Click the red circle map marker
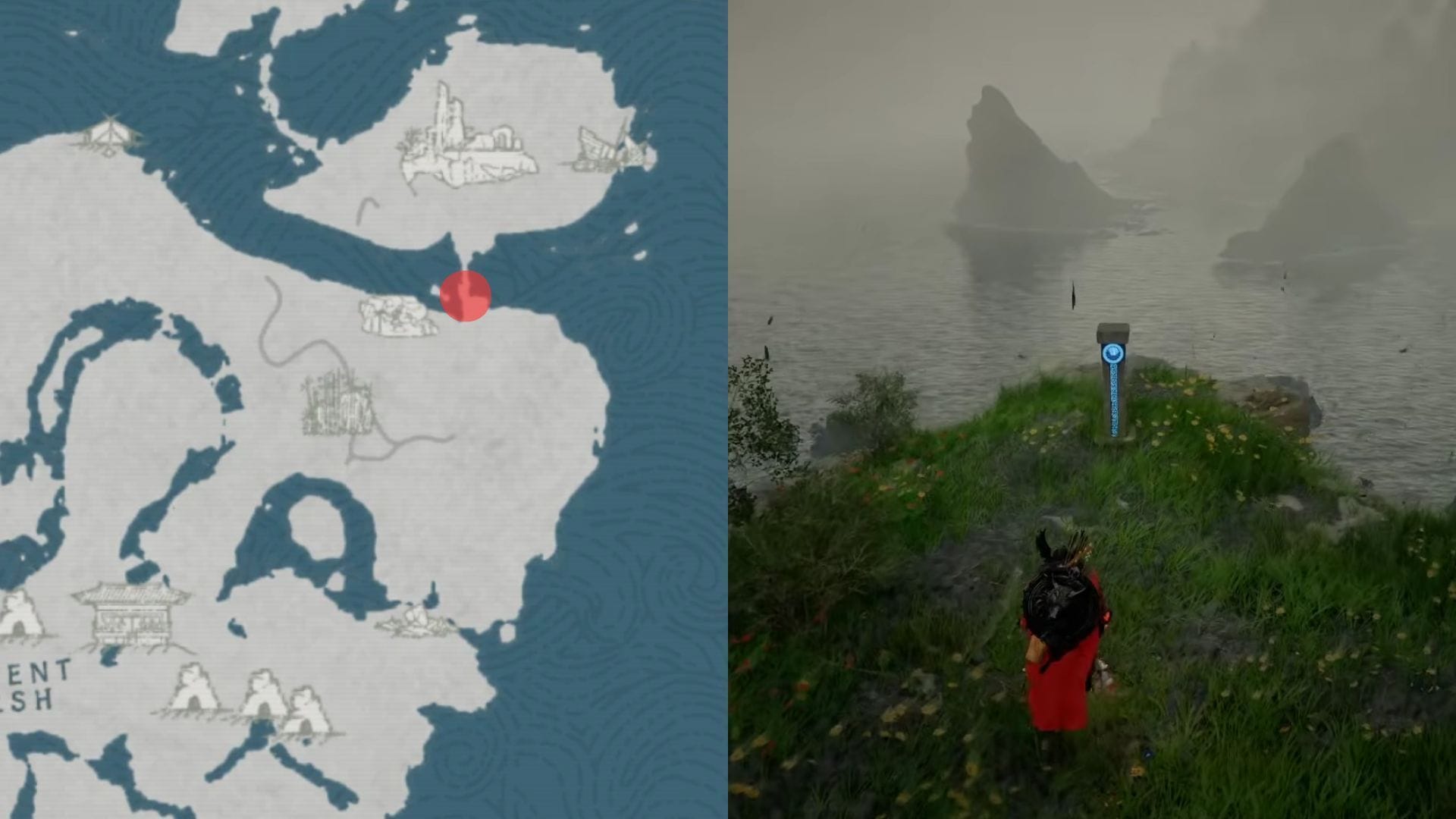 (x=465, y=296)
